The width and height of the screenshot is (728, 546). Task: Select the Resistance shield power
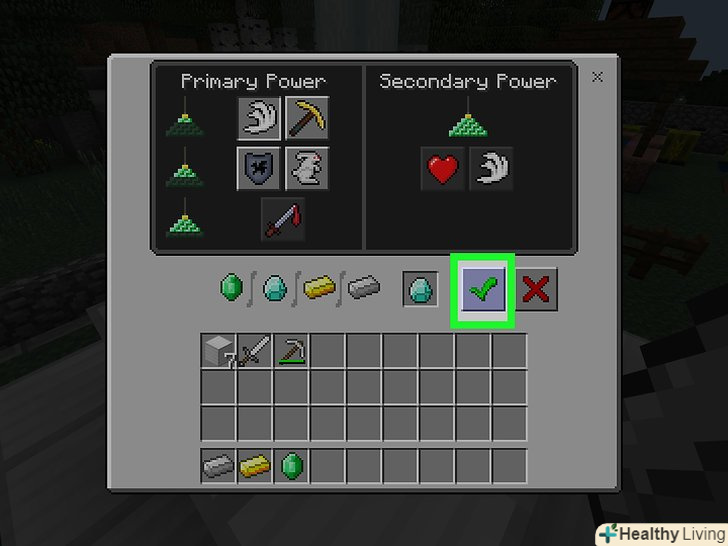pos(259,168)
